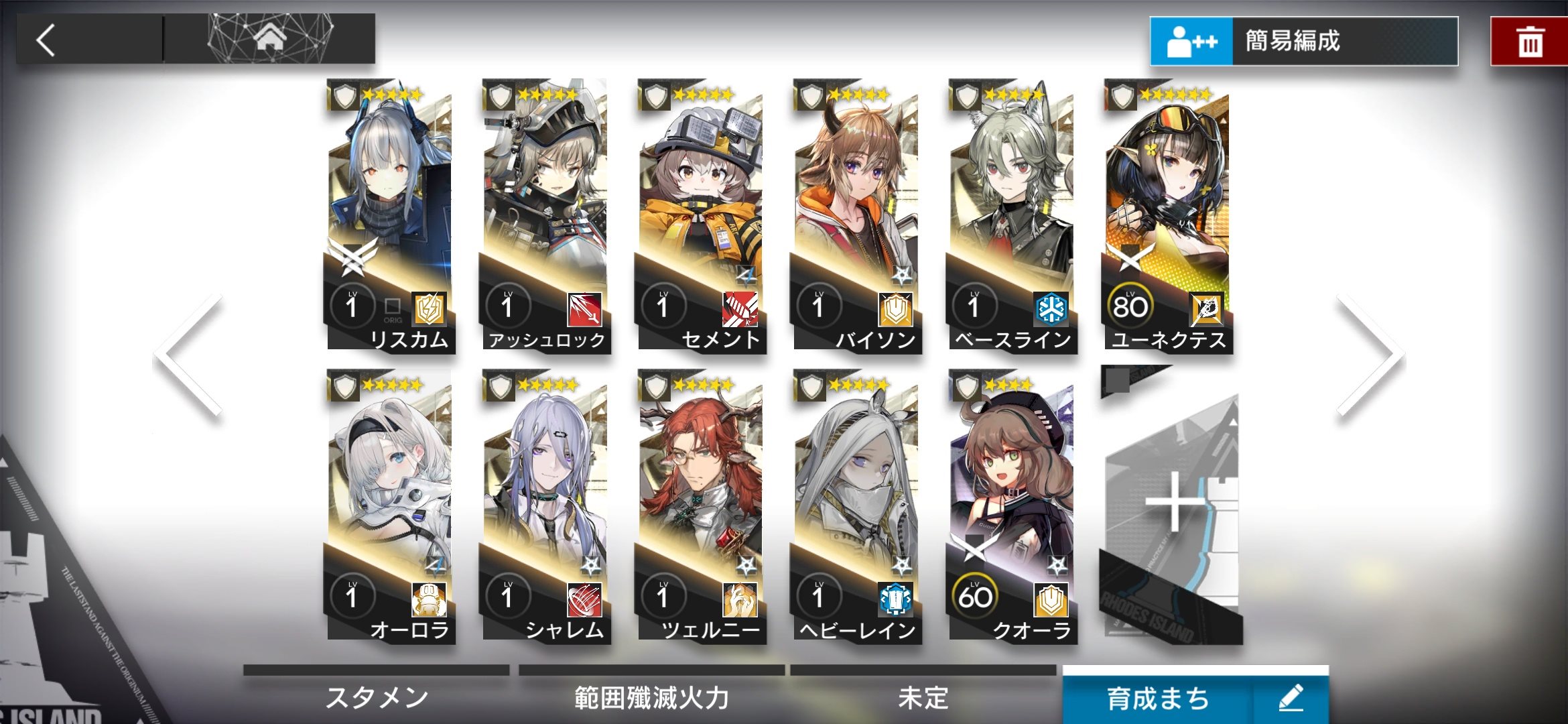Choose the オーロラ operator card
This screenshot has height=724, width=1568.
click(390, 506)
